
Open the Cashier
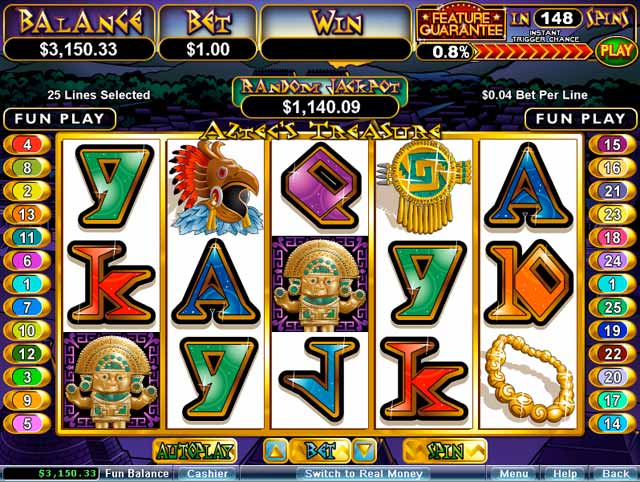tap(208, 473)
